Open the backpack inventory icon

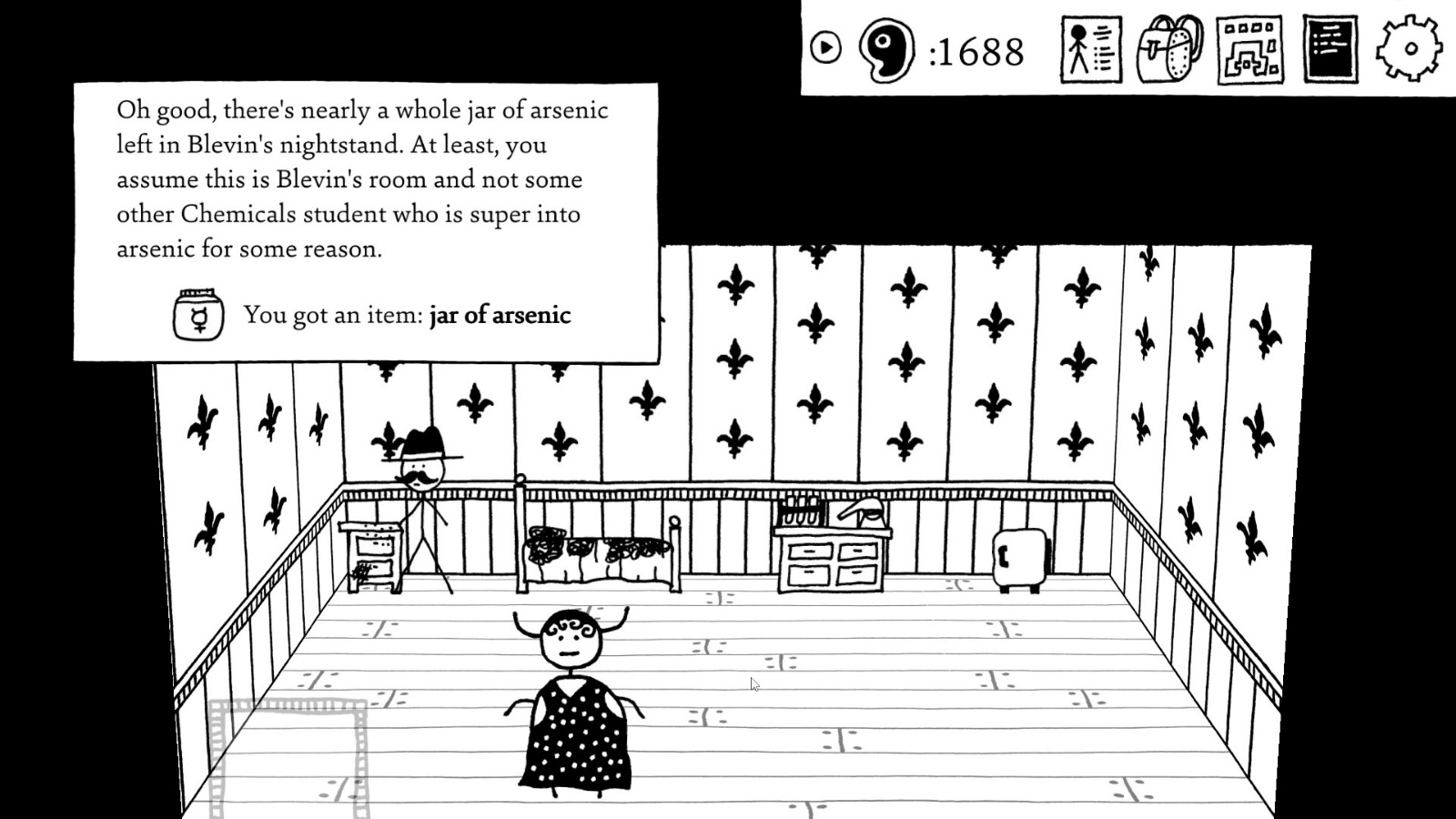(x=1169, y=50)
